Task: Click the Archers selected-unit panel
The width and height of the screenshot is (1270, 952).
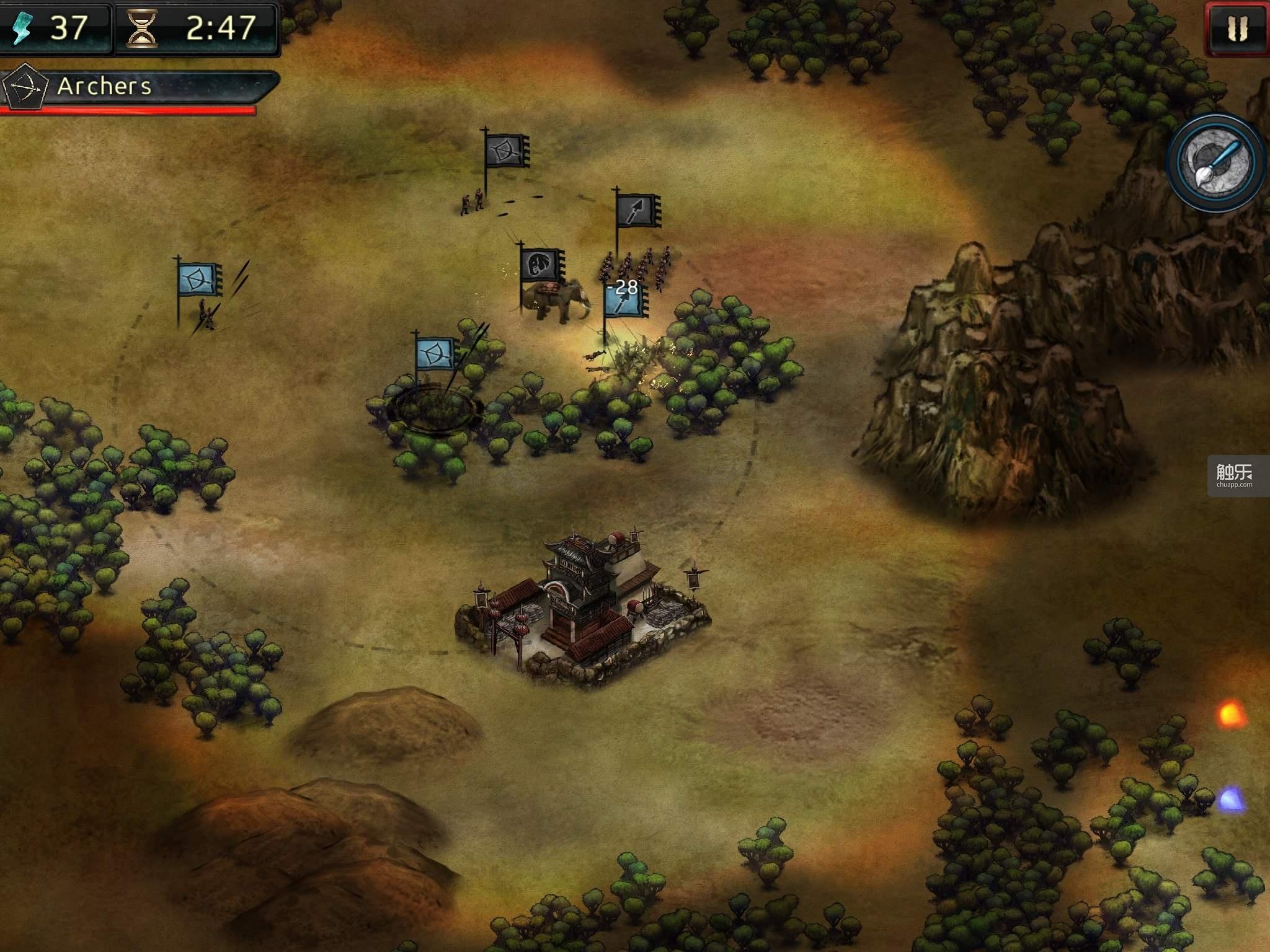Action: [140, 87]
